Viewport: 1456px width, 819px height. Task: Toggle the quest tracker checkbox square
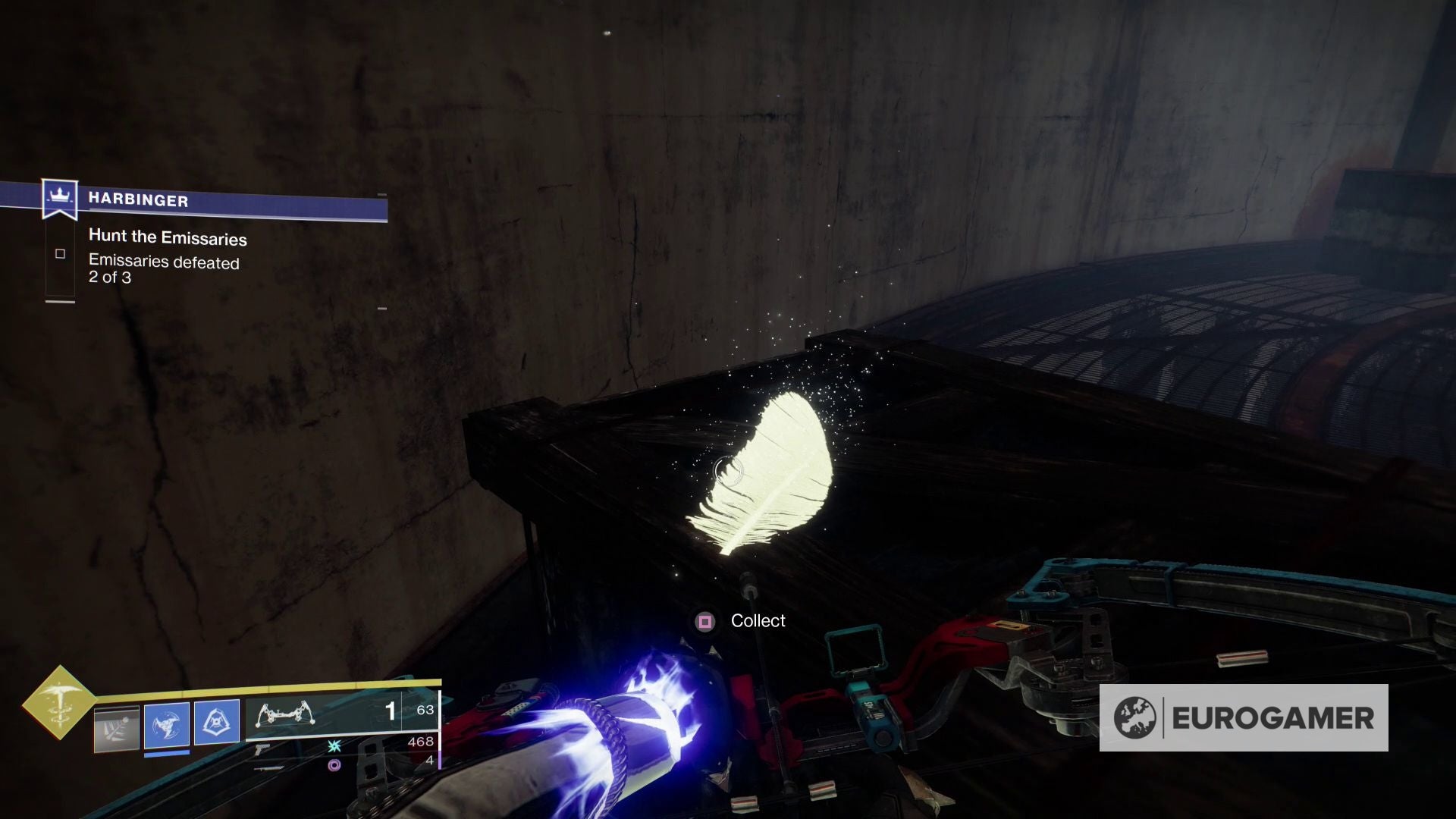point(61,253)
